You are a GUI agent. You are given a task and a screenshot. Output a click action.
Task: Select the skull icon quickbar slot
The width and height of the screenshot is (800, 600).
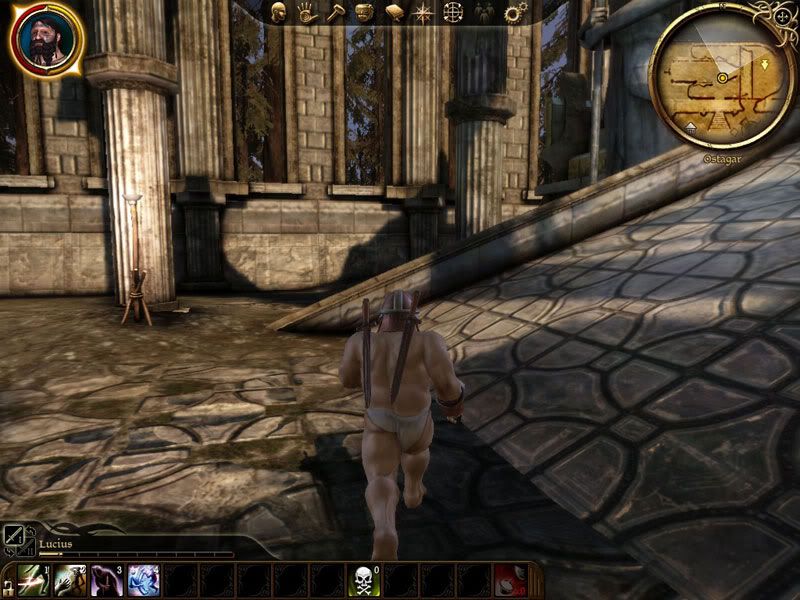363,580
